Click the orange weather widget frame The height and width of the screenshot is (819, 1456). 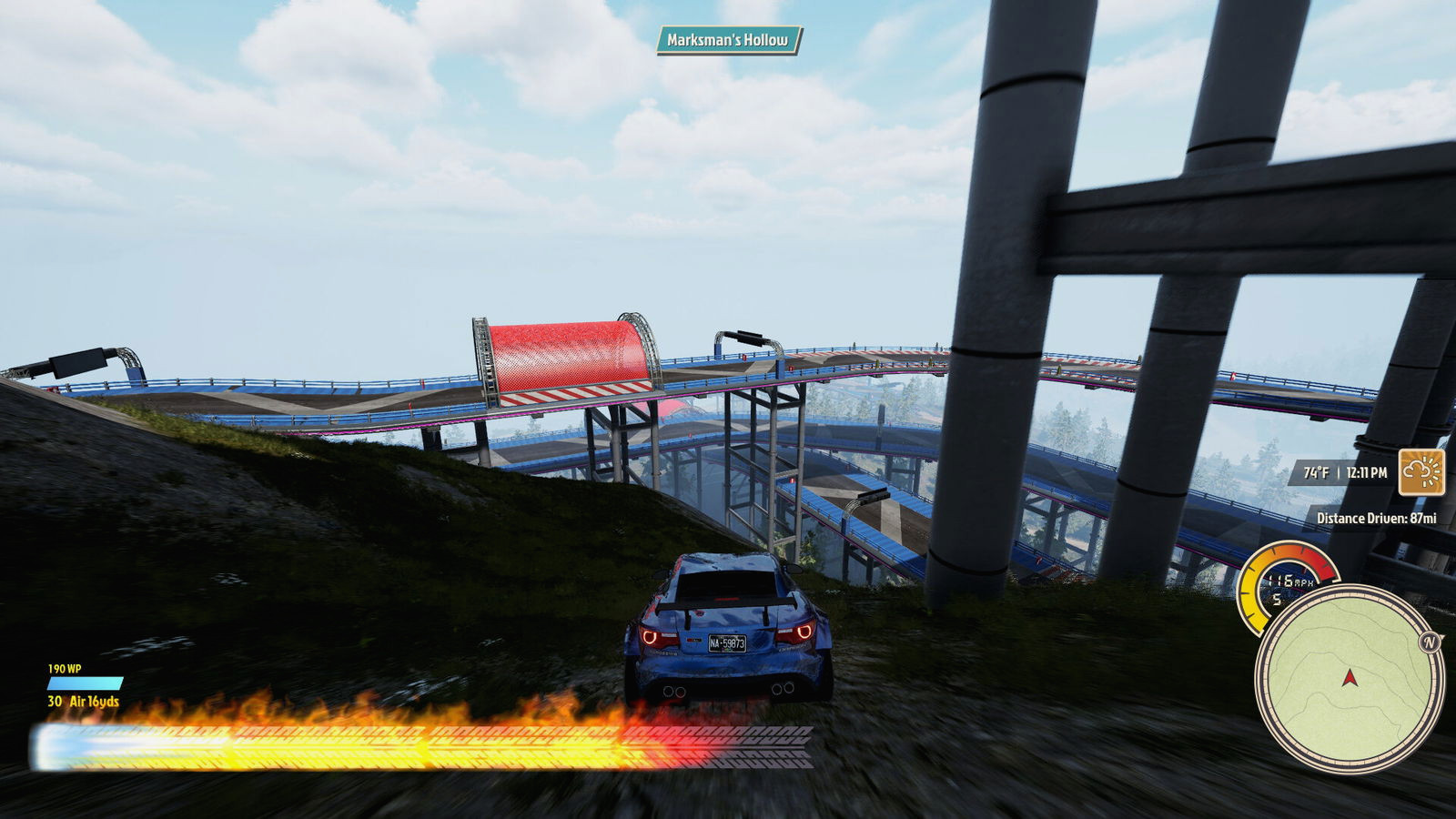[x=1421, y=472]
